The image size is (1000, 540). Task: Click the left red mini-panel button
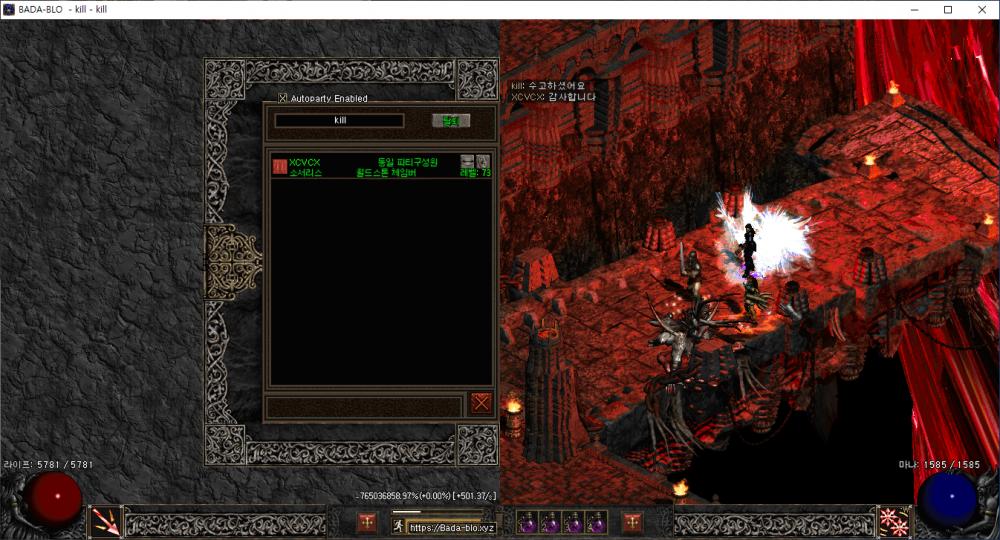pyautogui.click(x=368, y=522)
